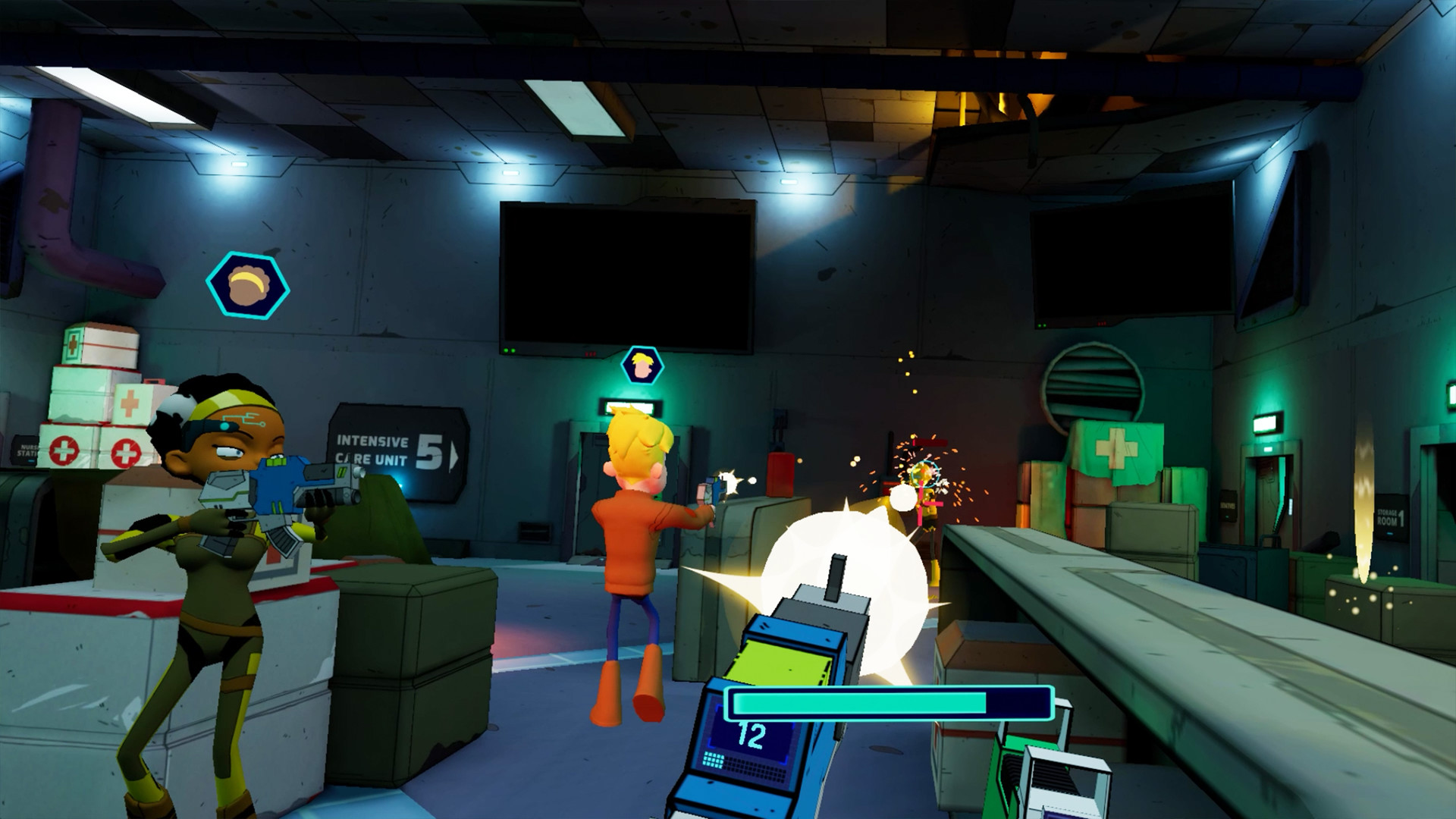Toggle the red indicator light on the center monitor

coord(590,354)
